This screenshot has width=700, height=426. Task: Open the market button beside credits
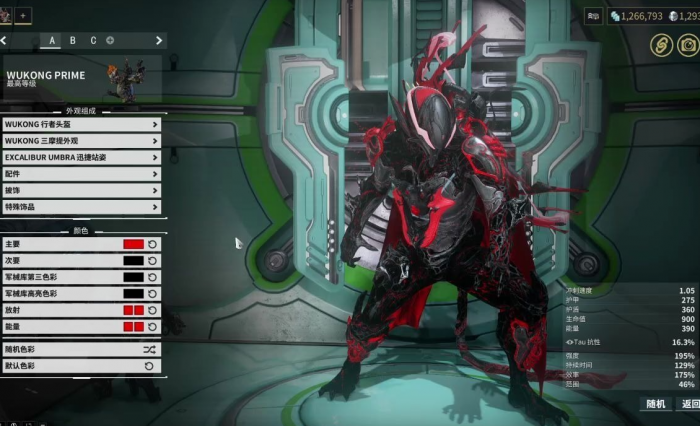click(593, 16)
